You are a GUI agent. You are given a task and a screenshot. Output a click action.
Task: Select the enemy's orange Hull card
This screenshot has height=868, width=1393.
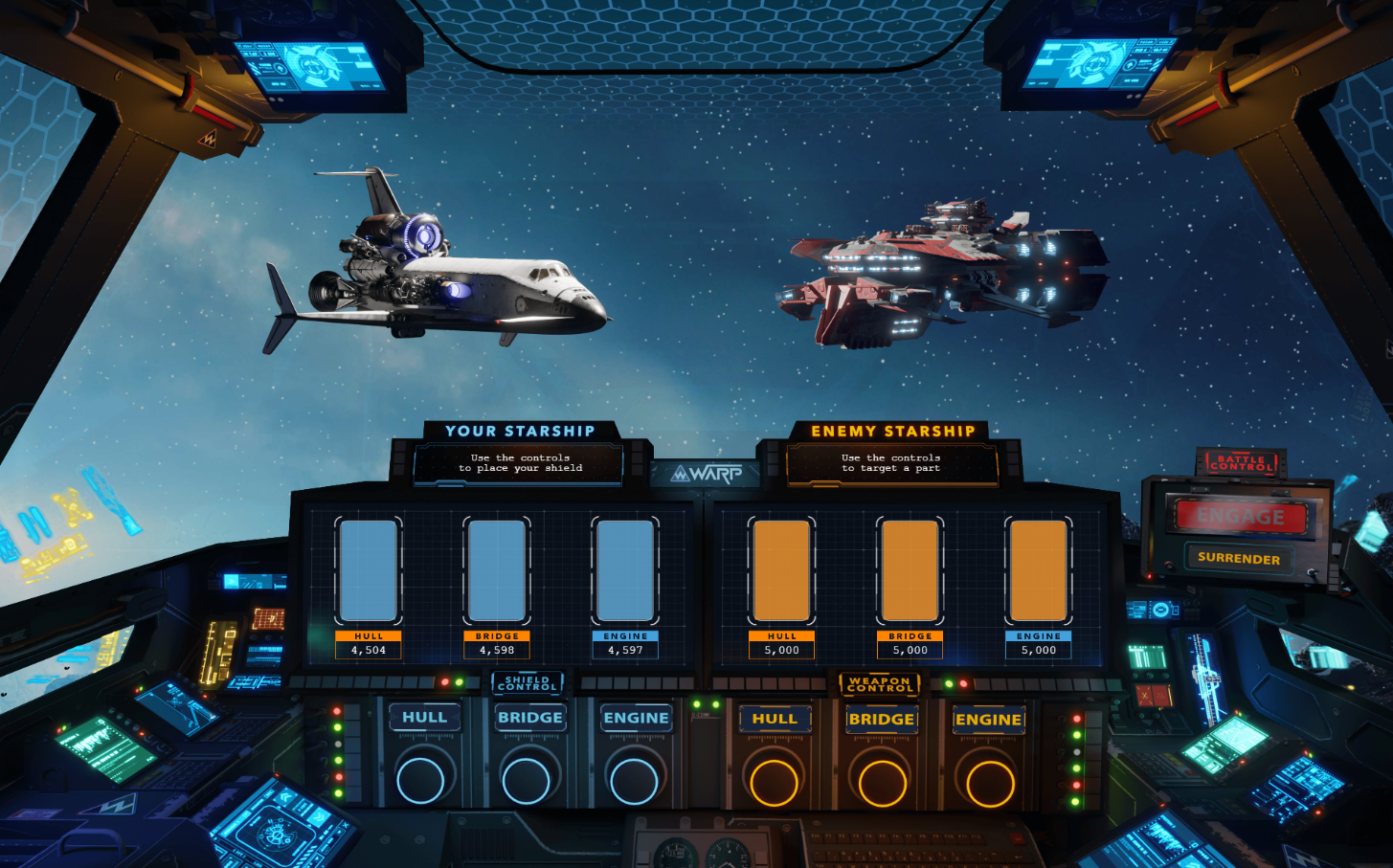click(782, 571)
